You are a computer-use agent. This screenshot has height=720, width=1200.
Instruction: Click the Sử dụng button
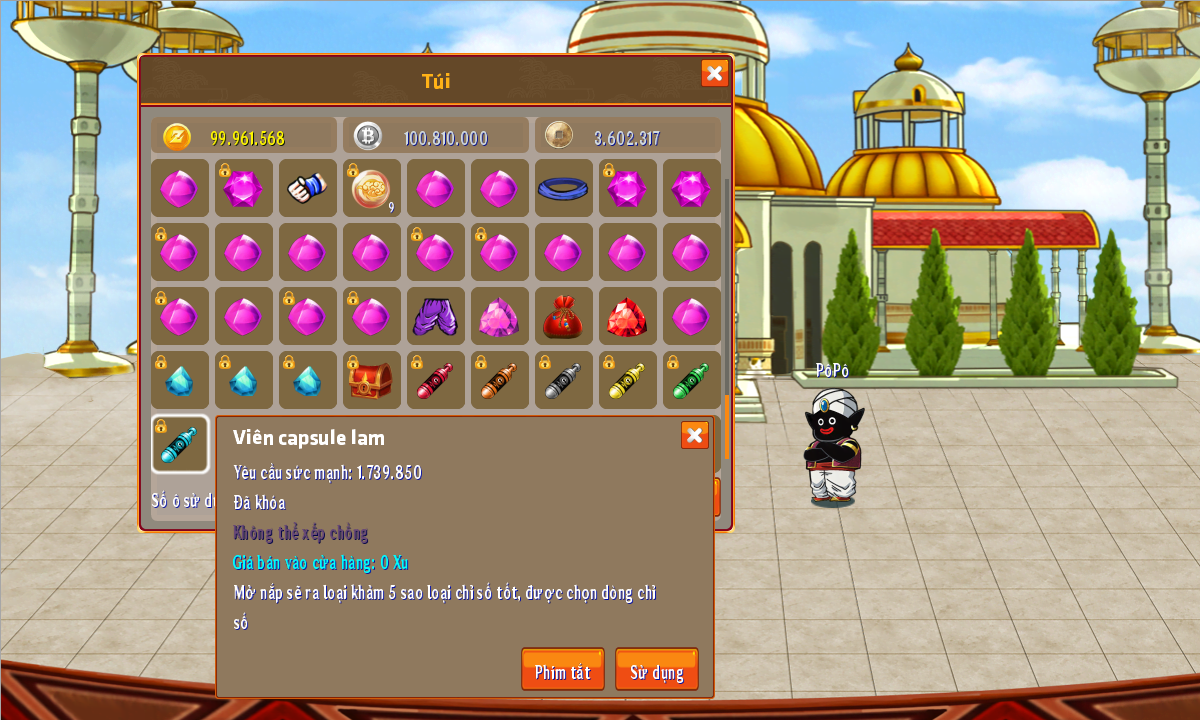656,670
